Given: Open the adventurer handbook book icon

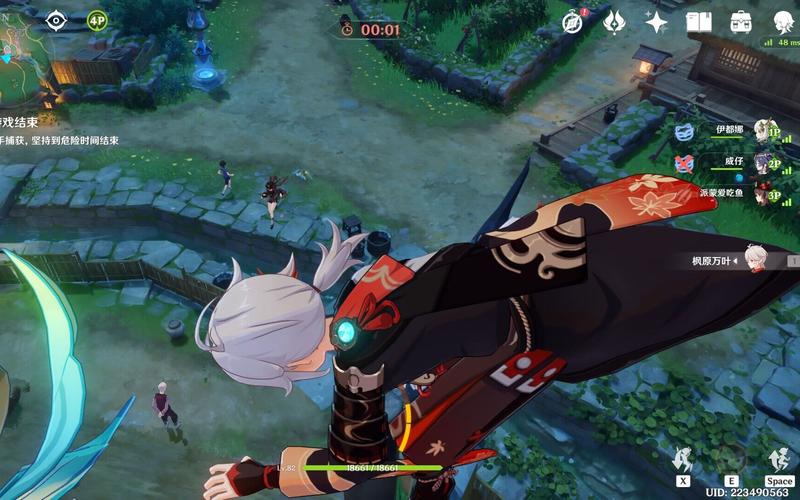Looking at the screenshot, I should [x=698, y=22].
